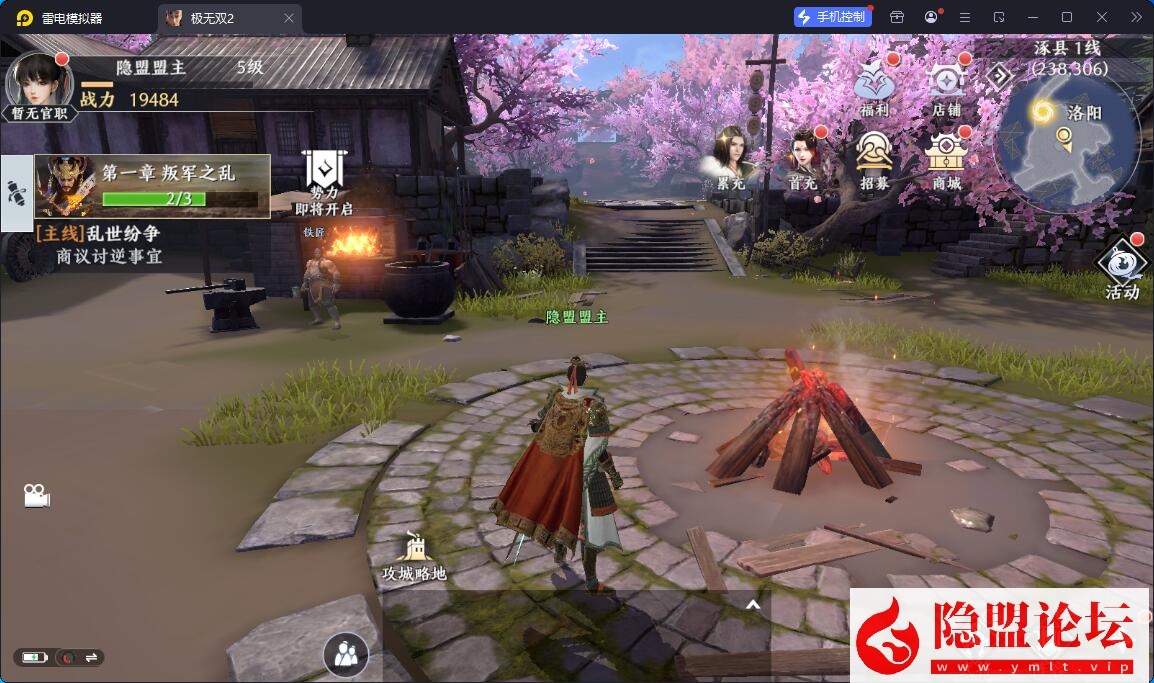Image resolution: width=1154 pixels, height=683 pixels.
Task: Click the 手机控制 phone control button
Action: (x=831, y=17)
